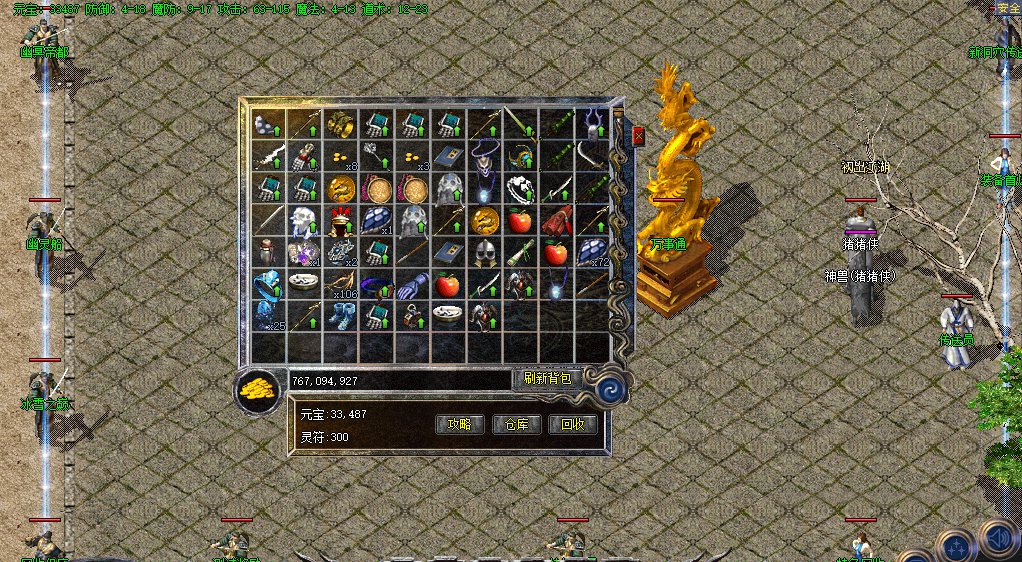Click the three-sparkle round HUD button
Screen dimensions: 1022x562
pyautogui.click(x=955, y=546)
